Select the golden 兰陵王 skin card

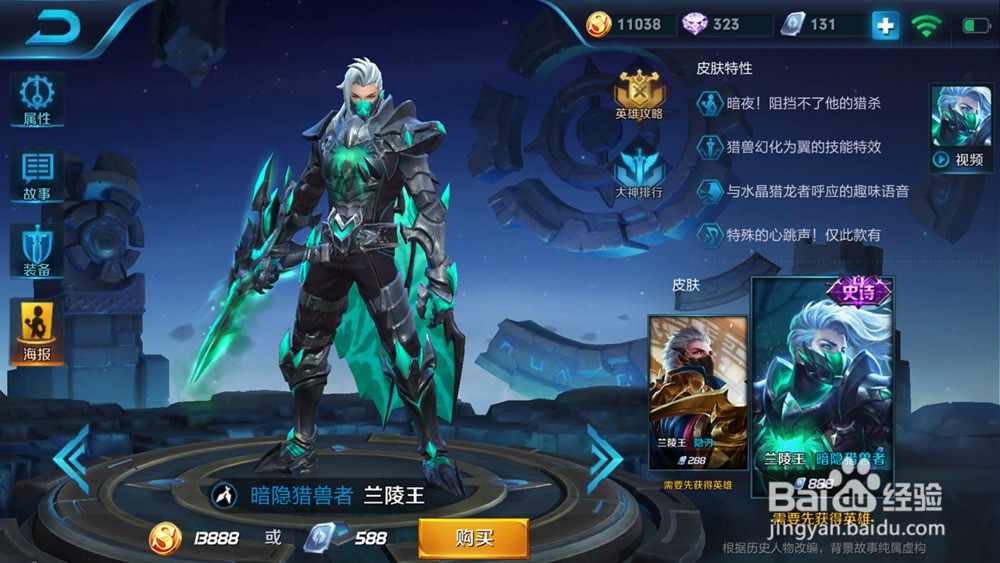coord(697,392)
